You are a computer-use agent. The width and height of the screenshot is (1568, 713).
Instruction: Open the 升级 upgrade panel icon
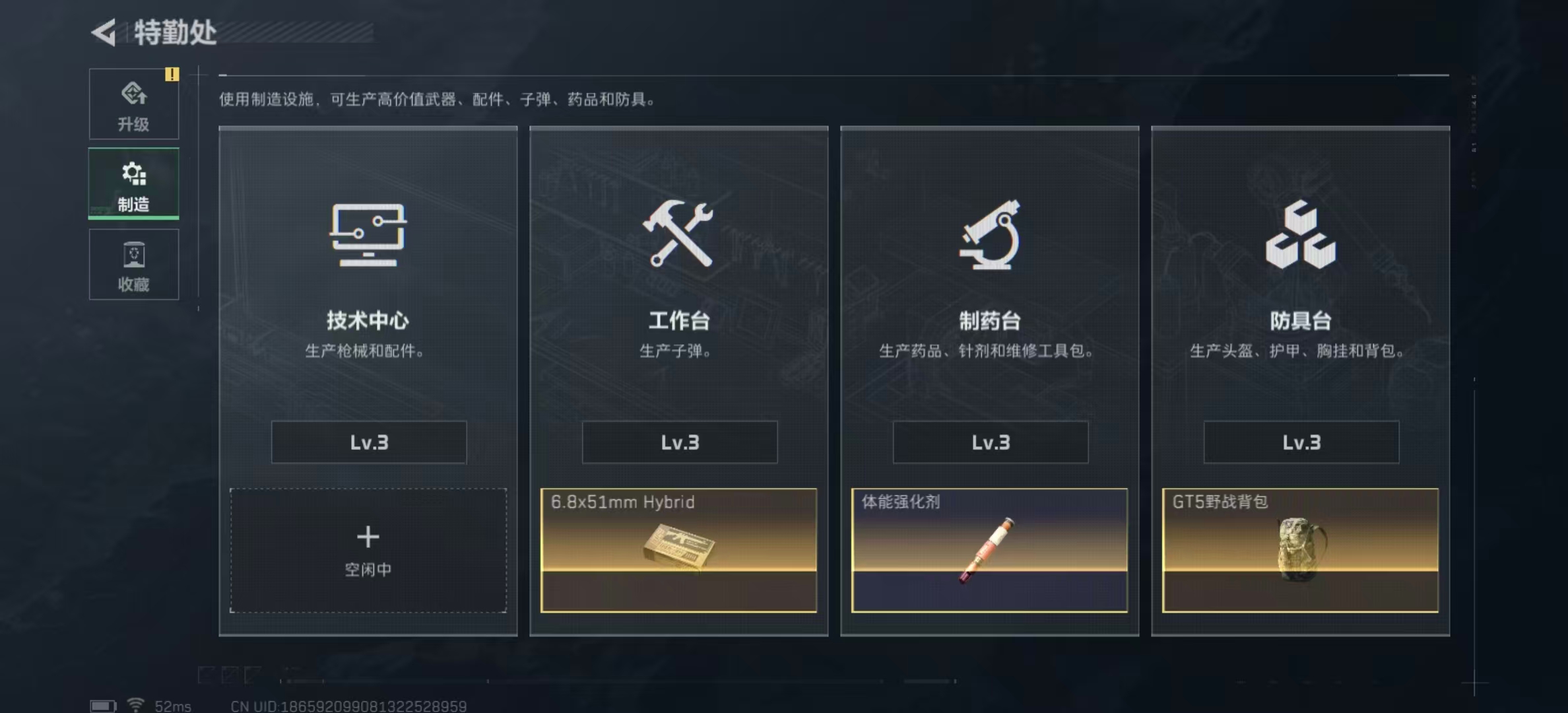[x=133, y=92]
